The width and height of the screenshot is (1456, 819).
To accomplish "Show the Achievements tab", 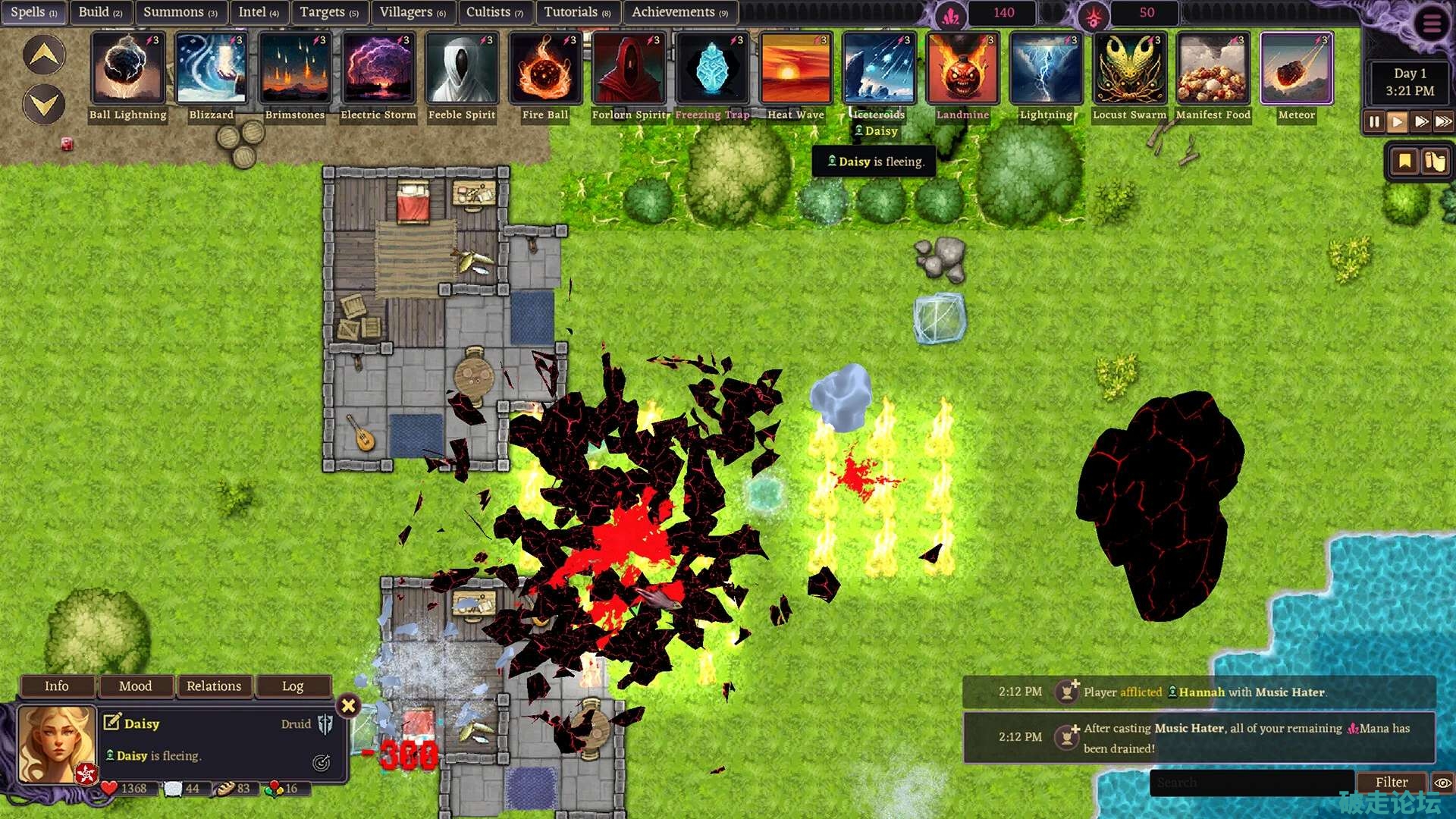I will pos(679,12).
